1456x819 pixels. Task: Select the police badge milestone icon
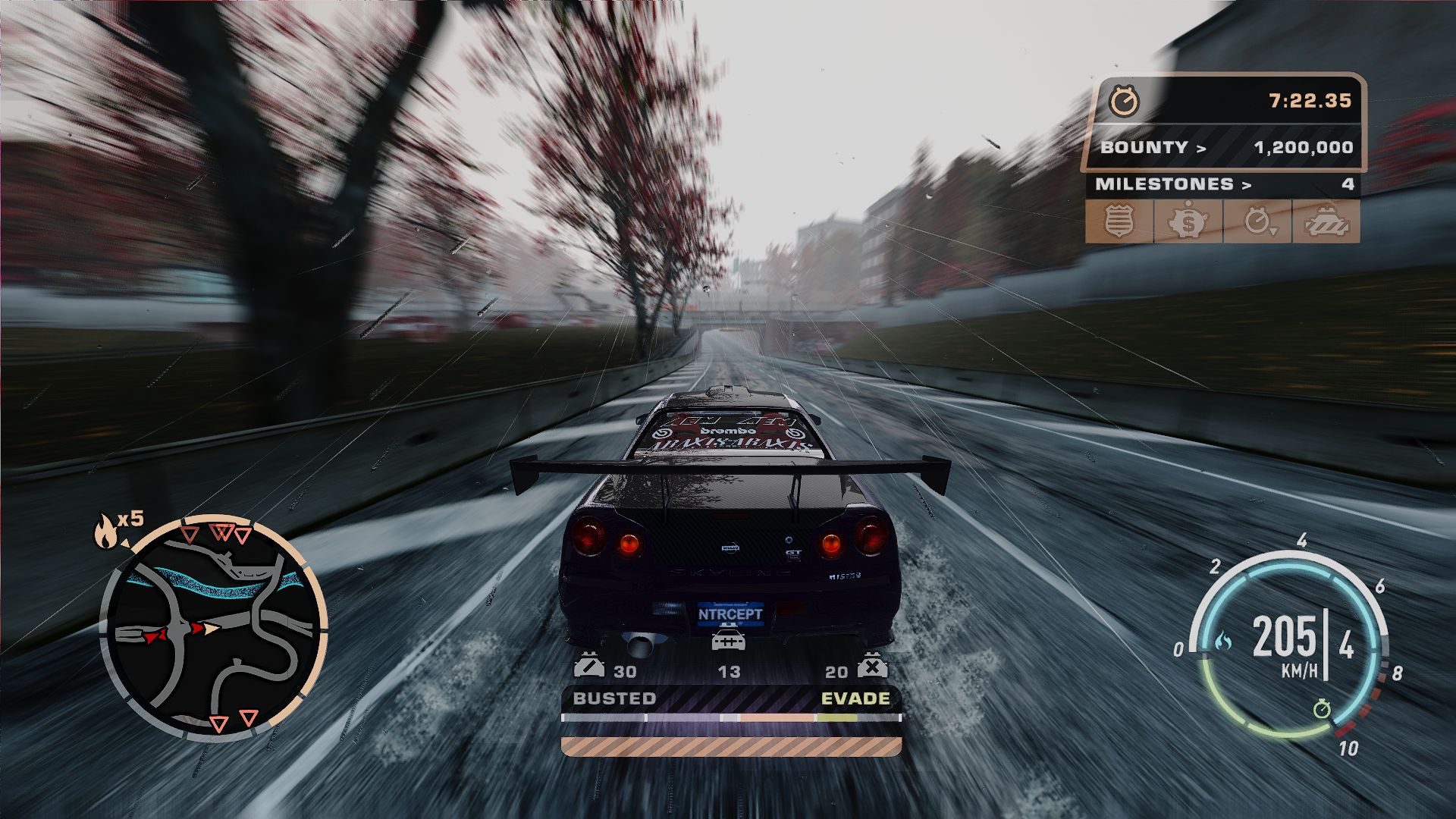1119,221
